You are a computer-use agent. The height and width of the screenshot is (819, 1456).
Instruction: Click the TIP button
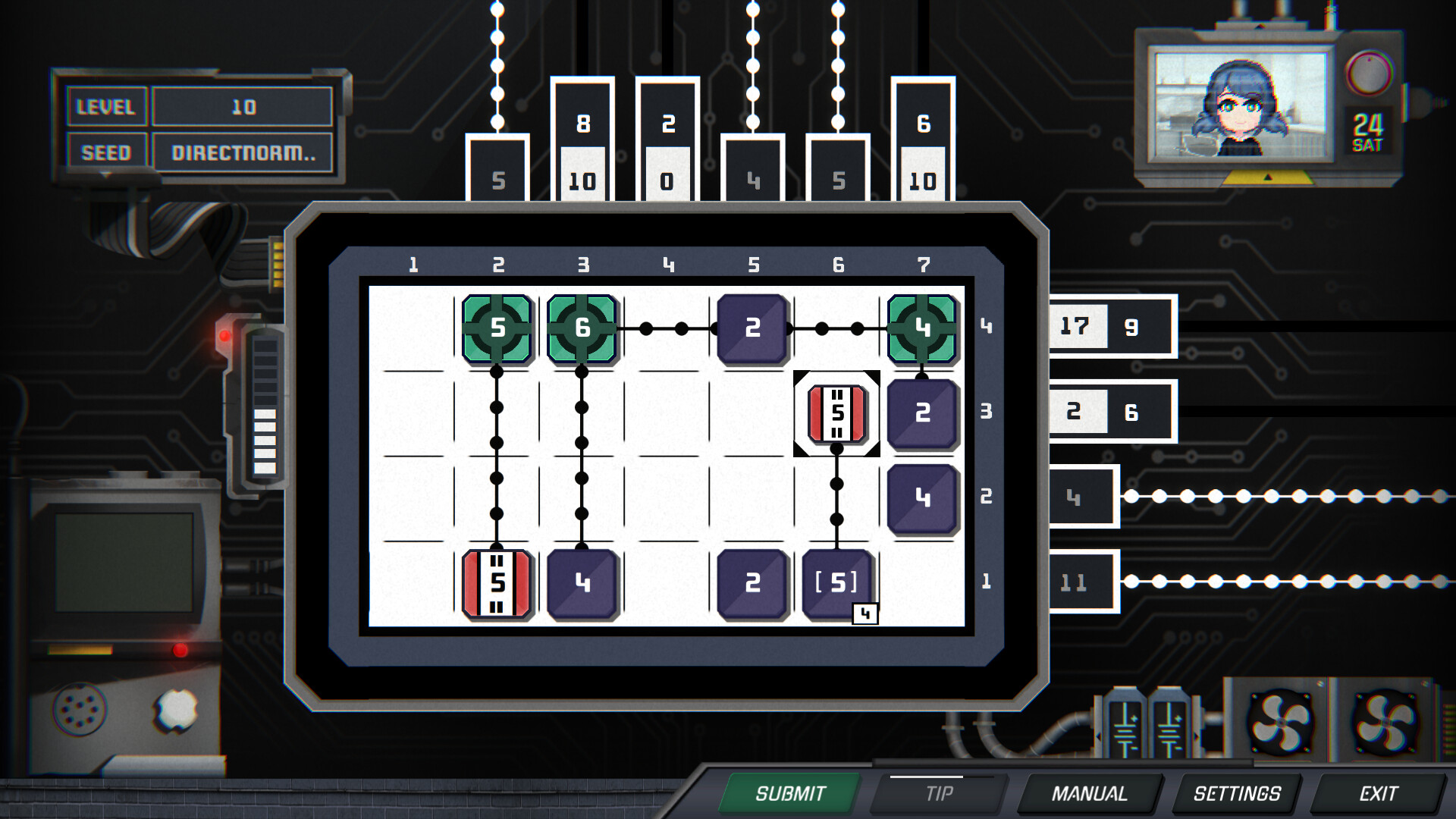pyautogui.click(x=938, y=795)
